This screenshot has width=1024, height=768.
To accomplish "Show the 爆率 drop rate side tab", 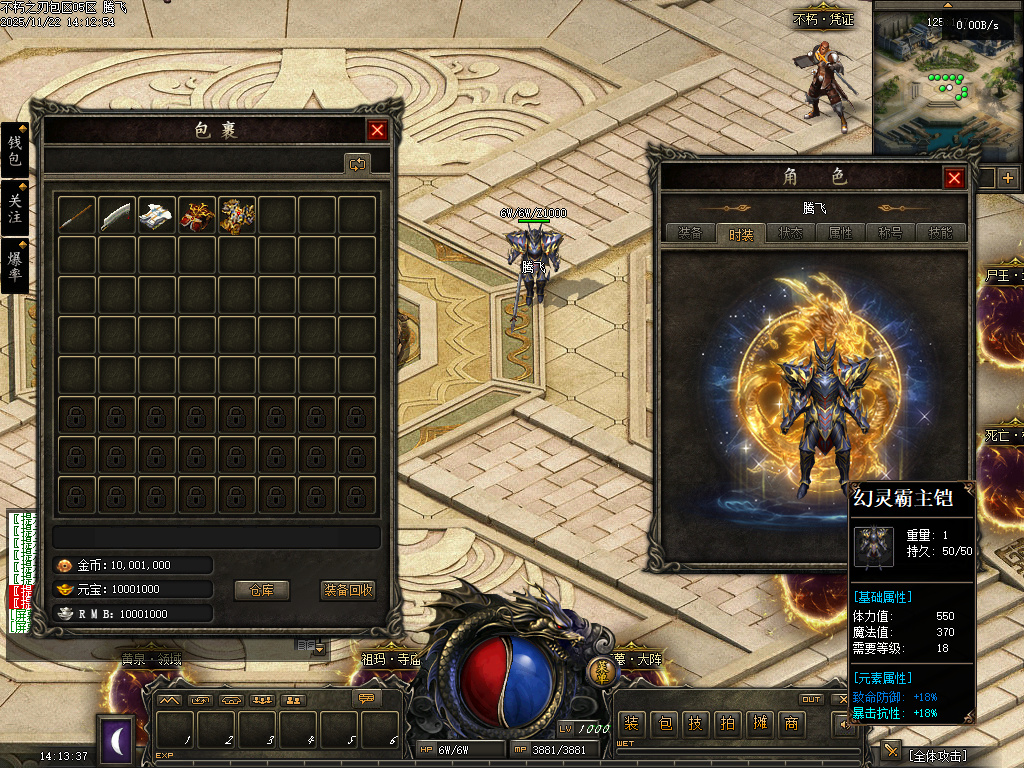I will coord(14,265).
